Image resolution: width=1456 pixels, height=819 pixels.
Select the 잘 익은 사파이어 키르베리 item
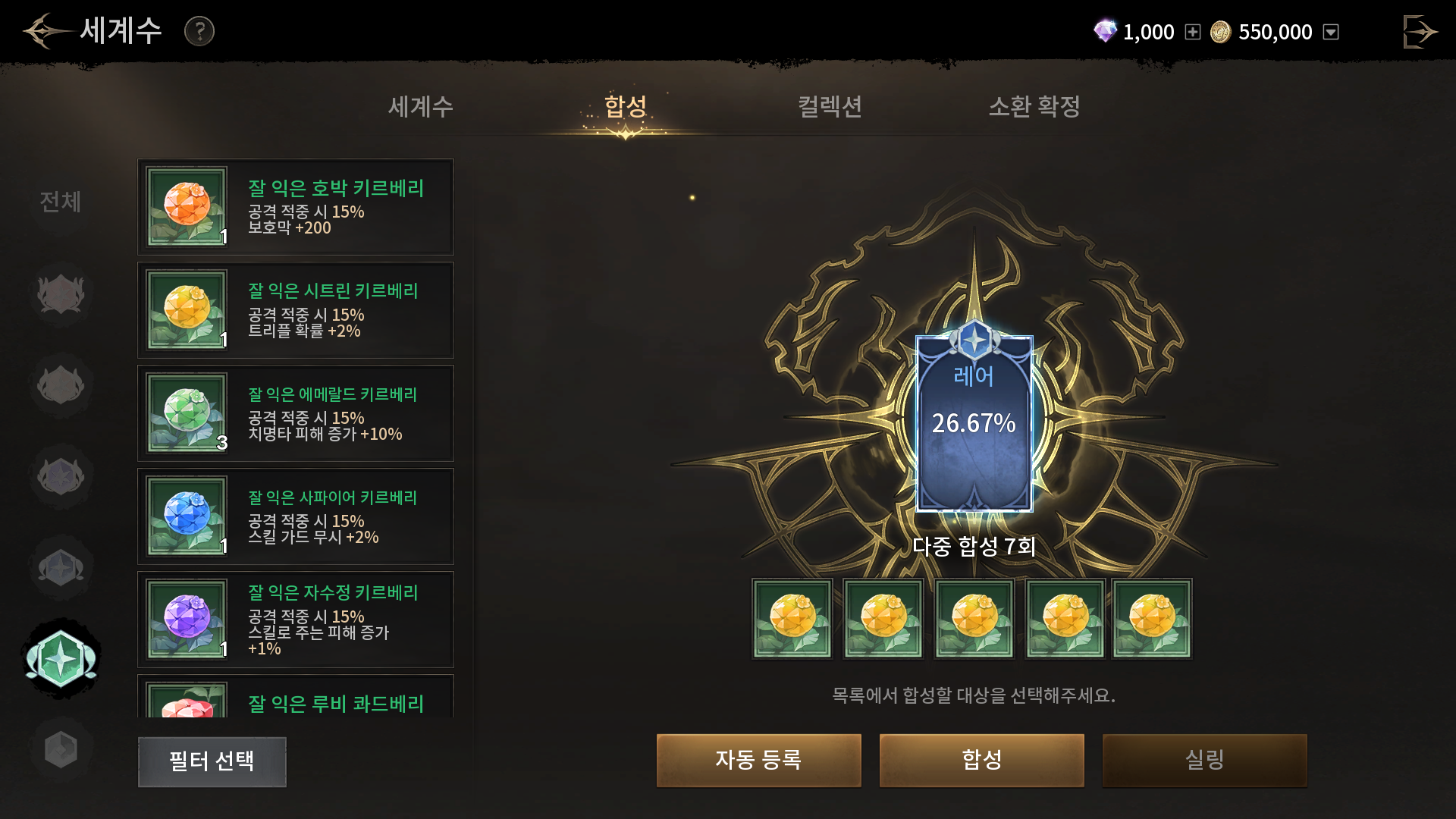[x=296, y=516]
